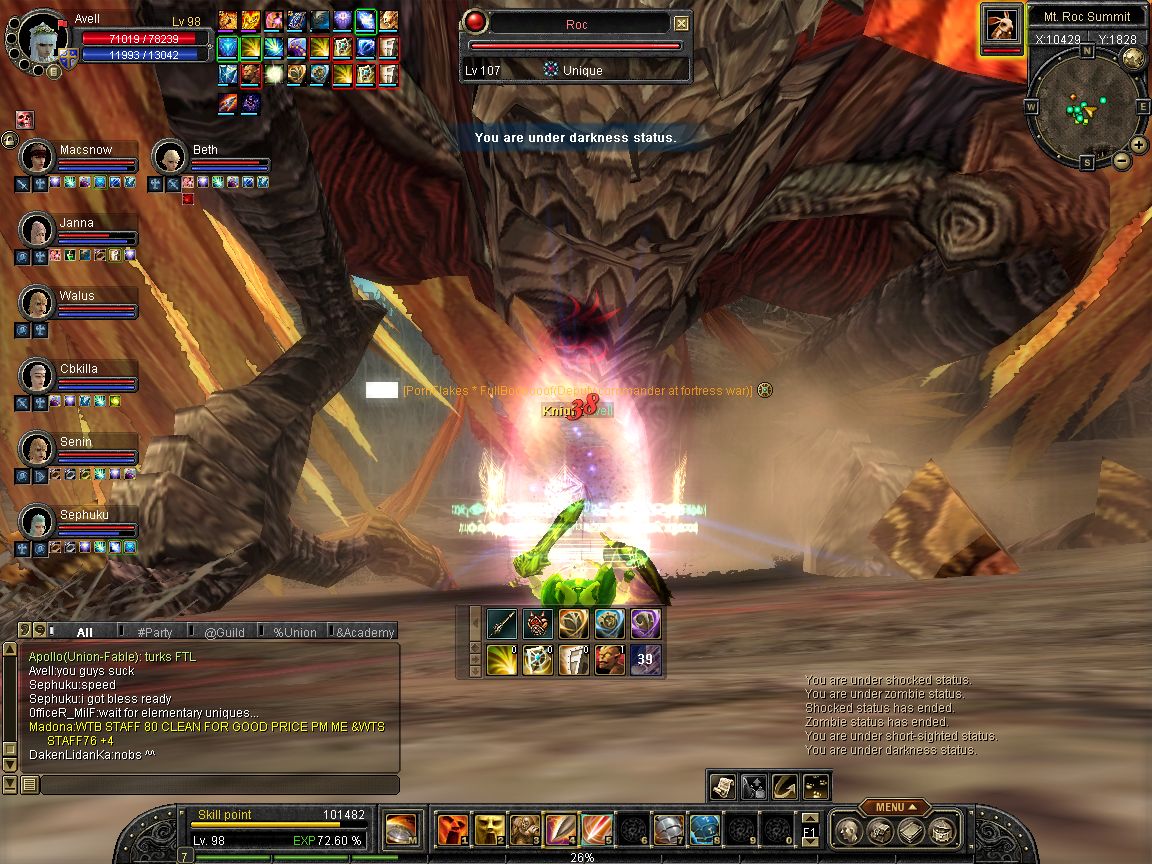Click the scroll icon in the action bar

pyautogui.click(x=722, y=787)
